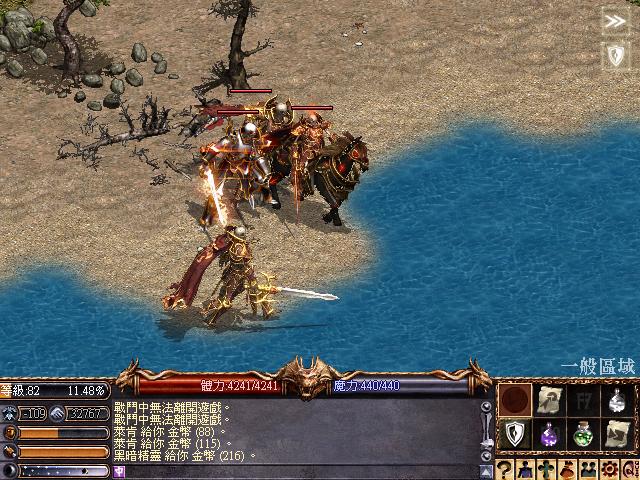The height and width of the screenshot is (480, 640).
Task: Click the double-arrow button in the top corner
Action: [x=614, y=21]
